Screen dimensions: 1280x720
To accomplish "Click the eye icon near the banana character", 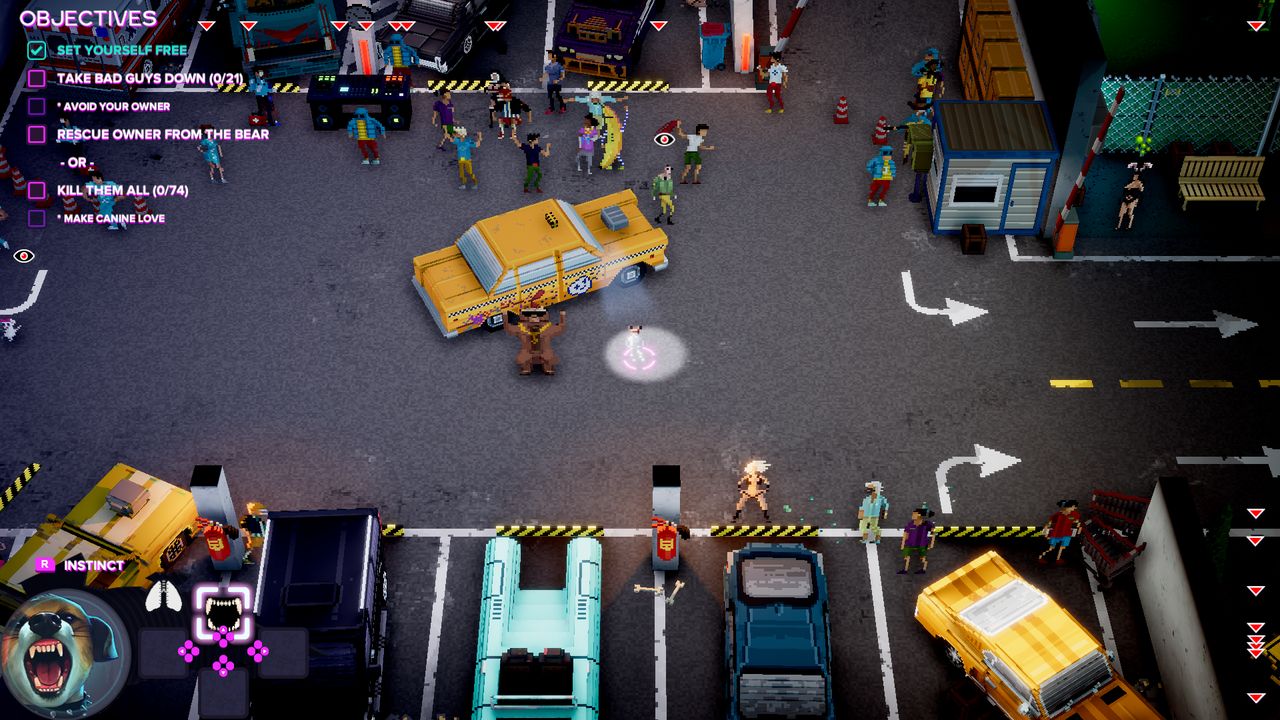I will tap(664, 138).
